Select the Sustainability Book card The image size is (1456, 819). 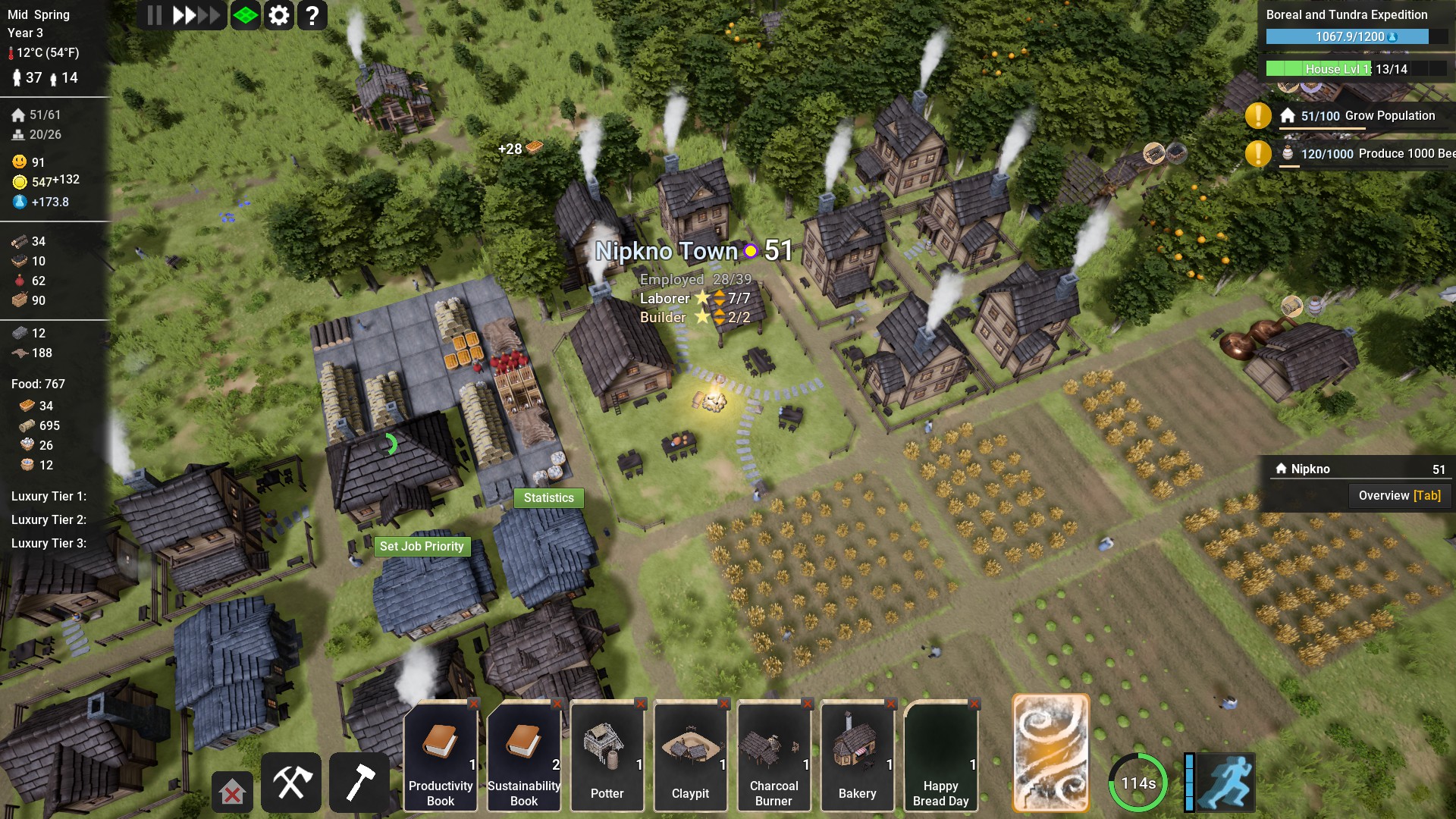click(524, 756)
